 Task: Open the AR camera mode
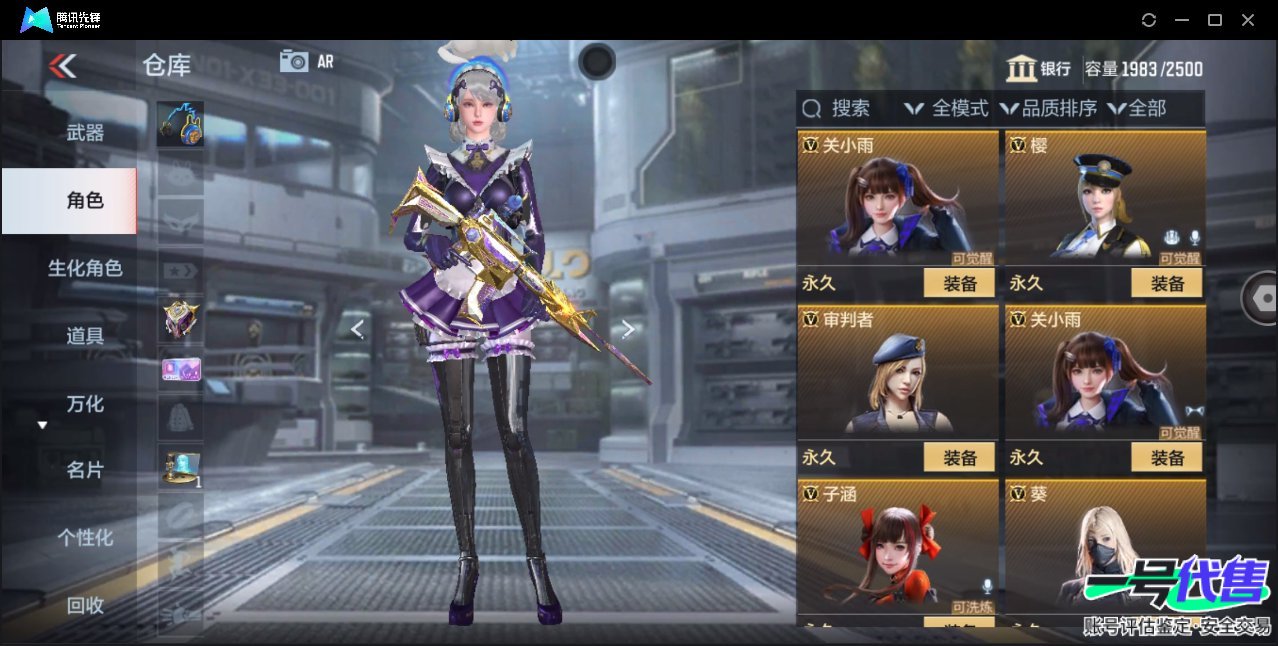coord(306,61)
